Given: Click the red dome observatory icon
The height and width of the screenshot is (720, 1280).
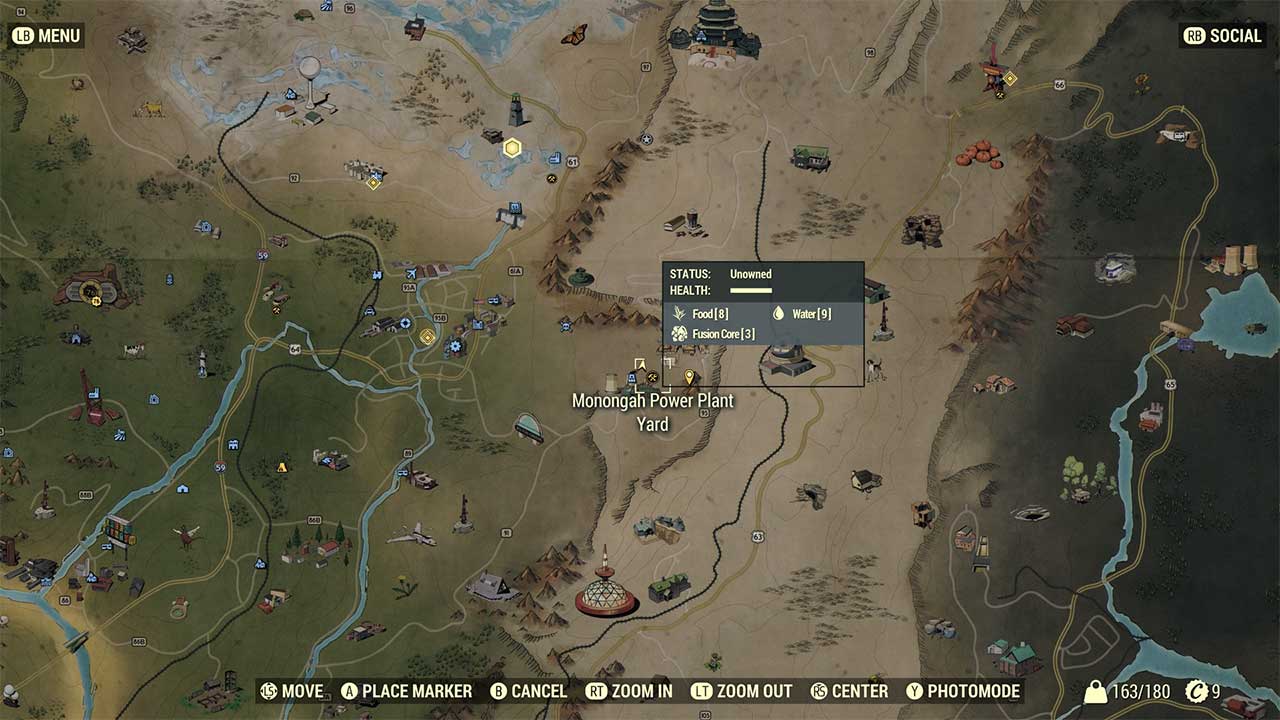Looking at the screenshot, I should [x=603, y=596].
